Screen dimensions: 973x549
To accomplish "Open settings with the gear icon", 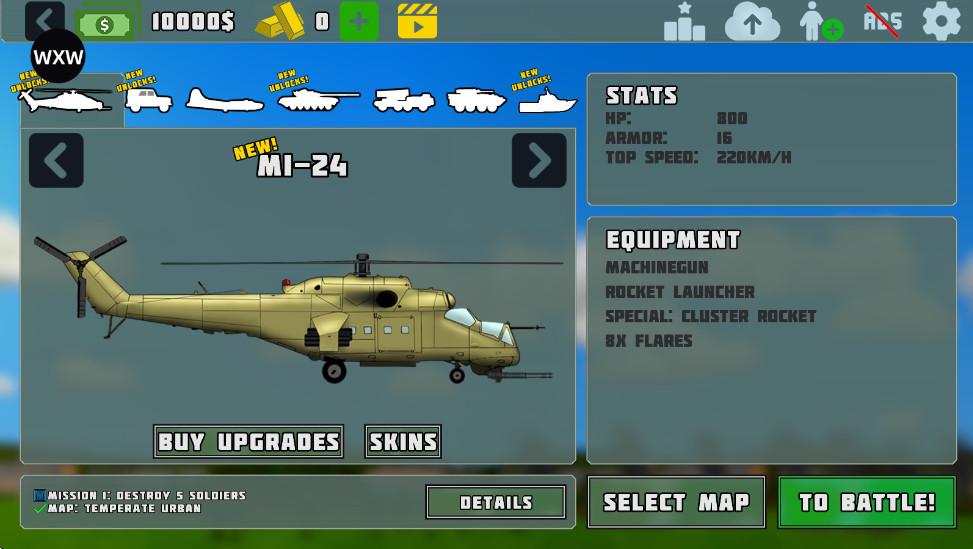I will tap(941, 21).
